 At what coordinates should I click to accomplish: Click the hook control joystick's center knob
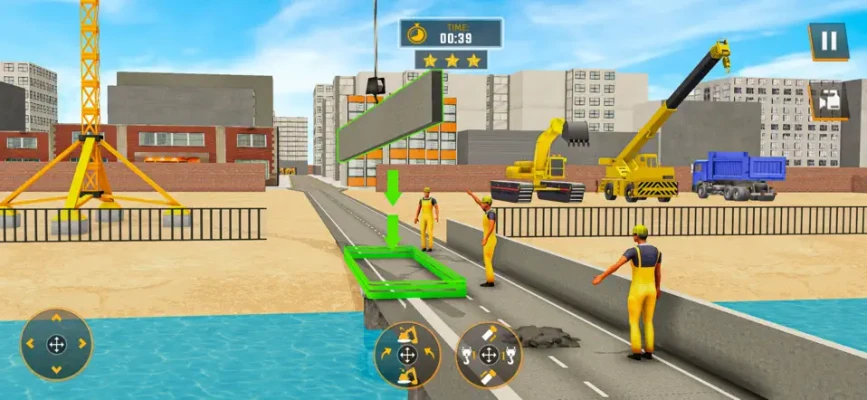[x=489, y=355]
